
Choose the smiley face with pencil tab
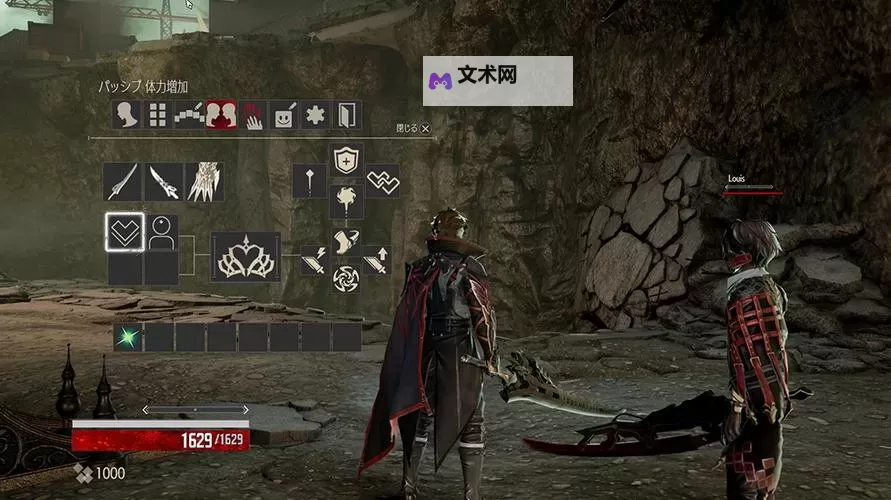pyautogui.click(x=284, y=115)
